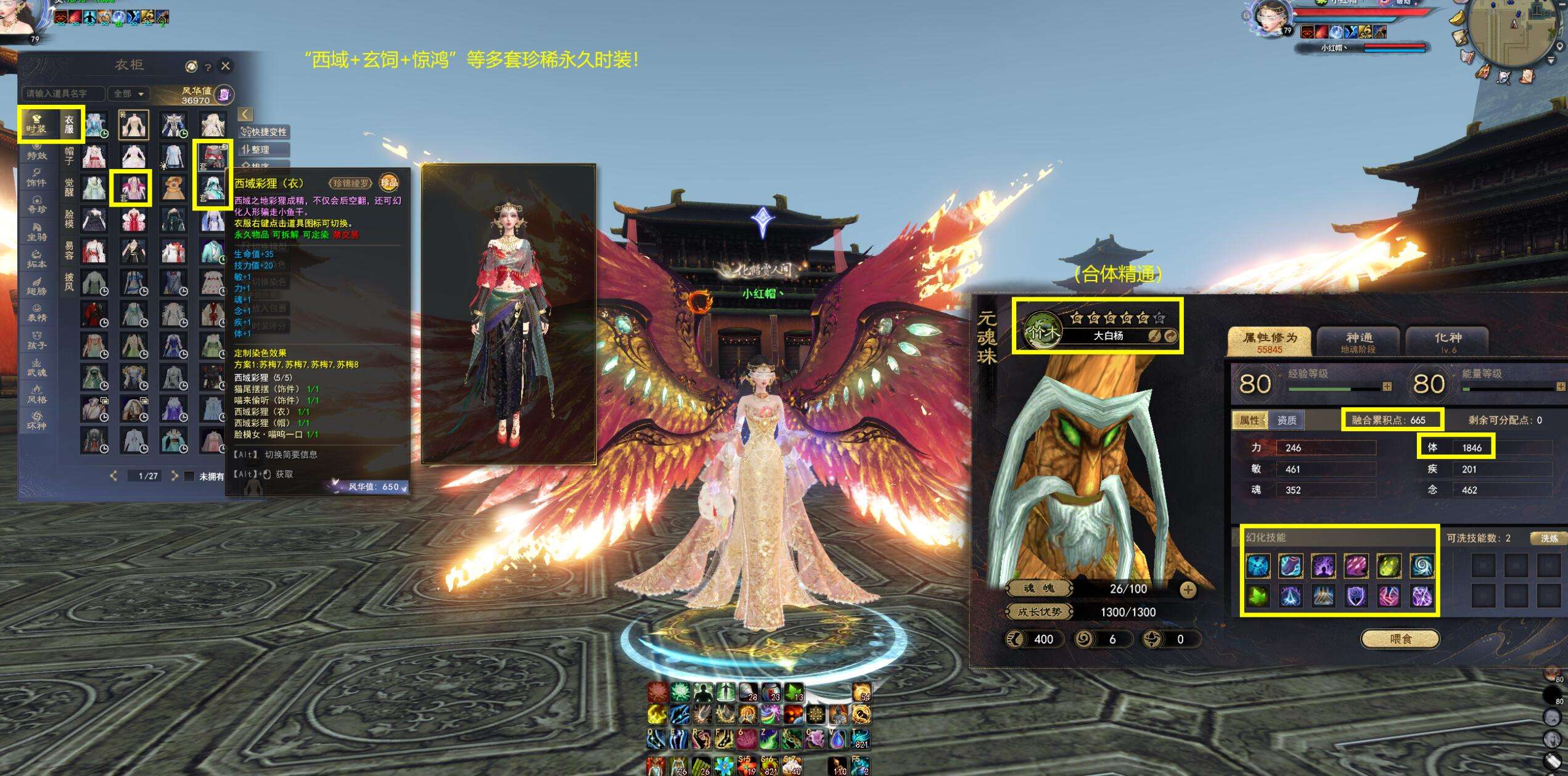The height and width of the screenshot is (776, 1568).
Task: Open the 全部 filter dropdown
Action: coord(129,94)
